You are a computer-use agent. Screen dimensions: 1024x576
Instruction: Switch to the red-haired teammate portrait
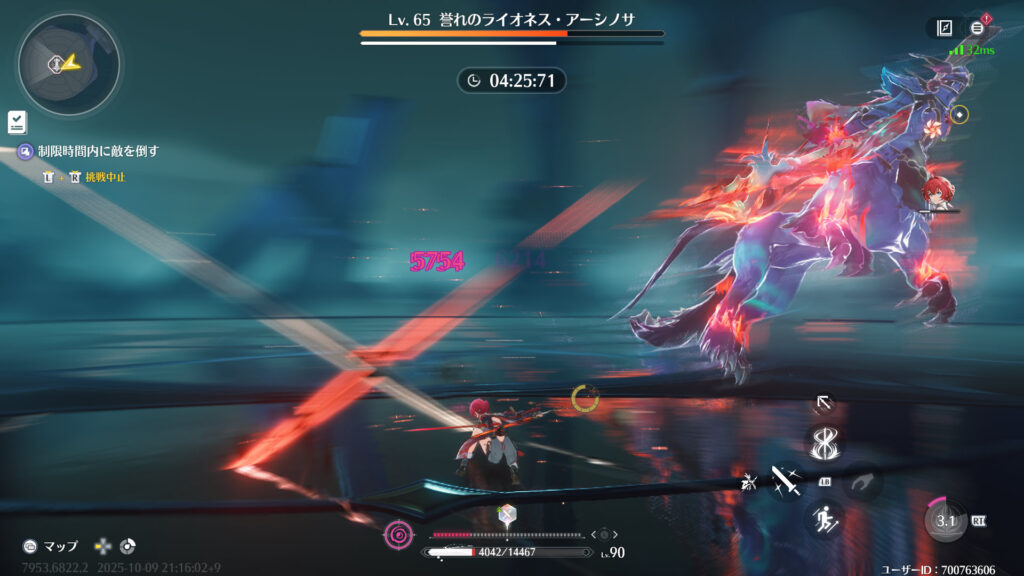click(x=938, y=194)
